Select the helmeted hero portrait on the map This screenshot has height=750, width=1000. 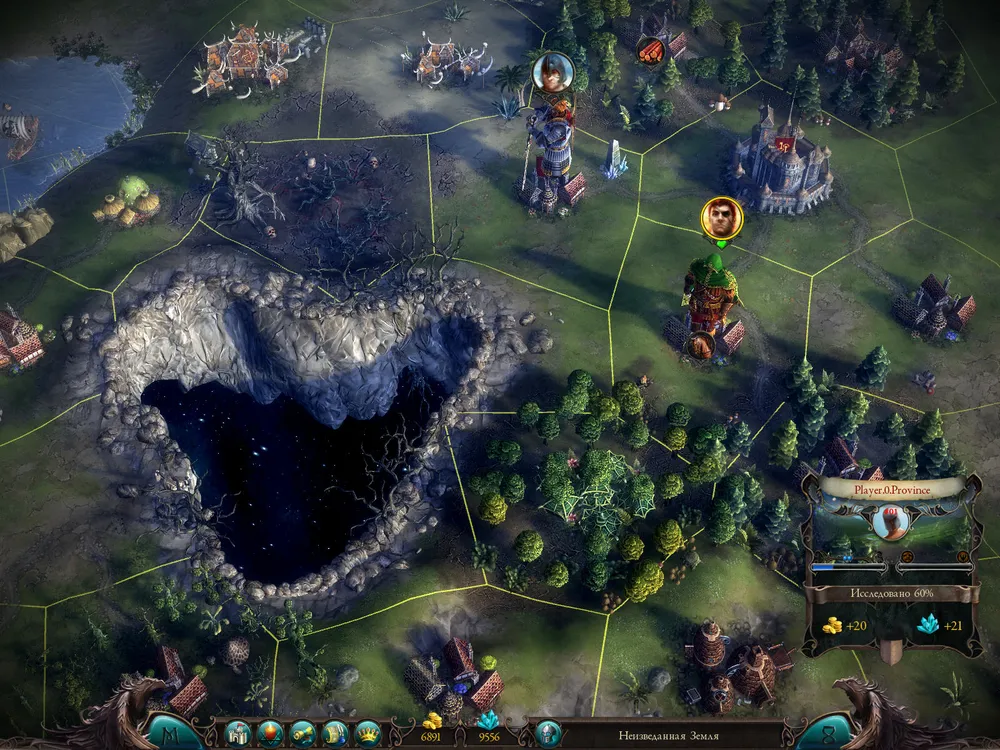552,71
